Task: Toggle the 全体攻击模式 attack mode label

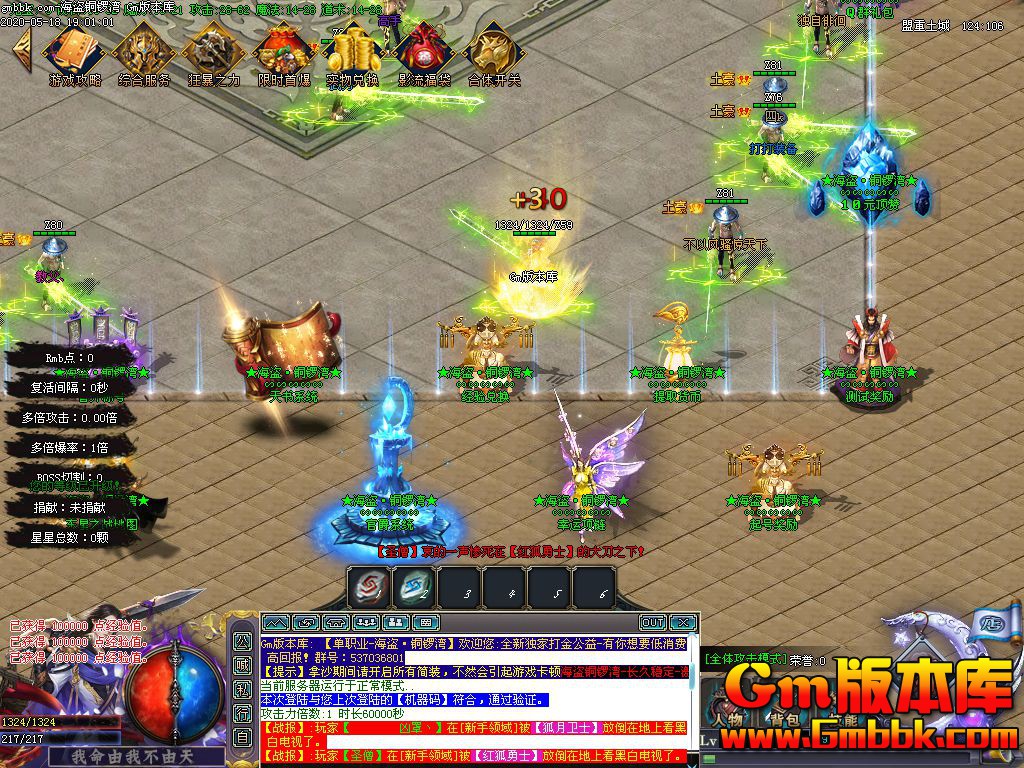Action: click(744, 659)
